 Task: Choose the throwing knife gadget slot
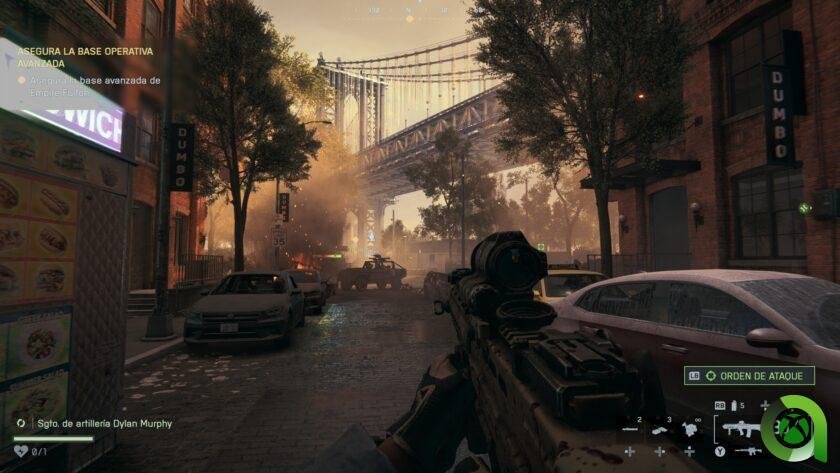(631, 429)
